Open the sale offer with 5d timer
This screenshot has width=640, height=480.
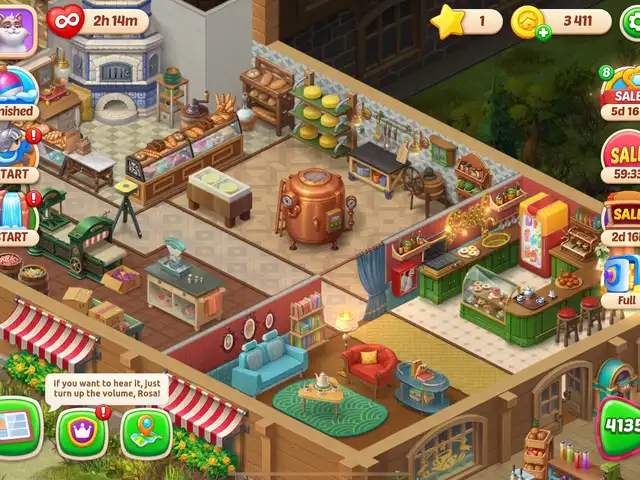[623, 97]
